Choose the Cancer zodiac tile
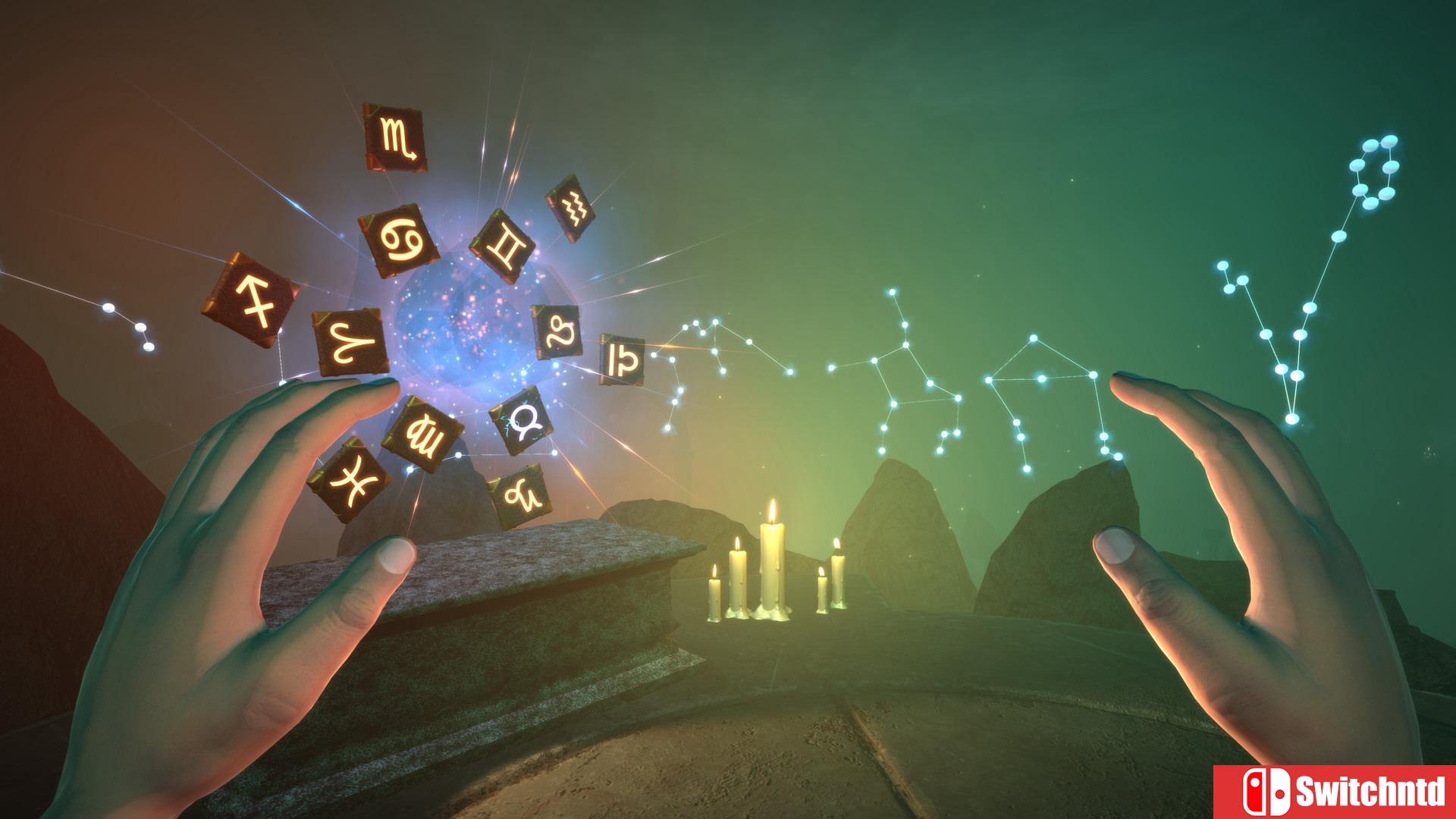The height and width of the screenshot is (819, 1456). pos(399,240)
